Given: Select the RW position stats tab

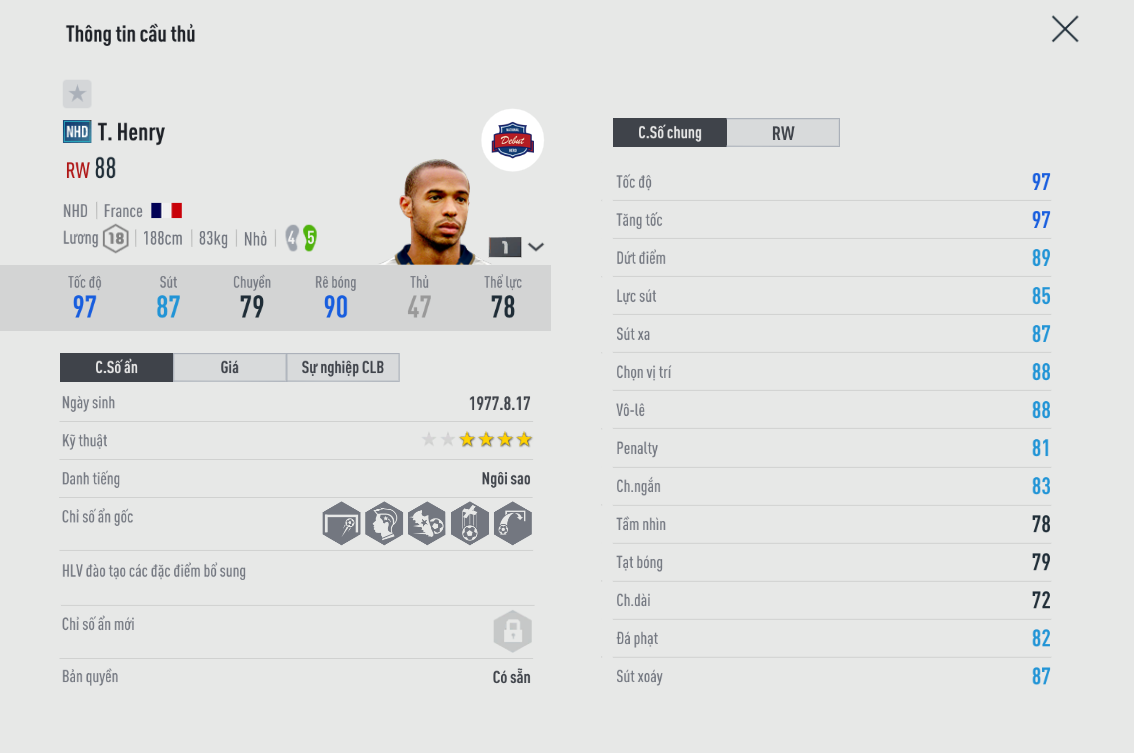Looking at the screenshot, I should [x=783, y=133].
